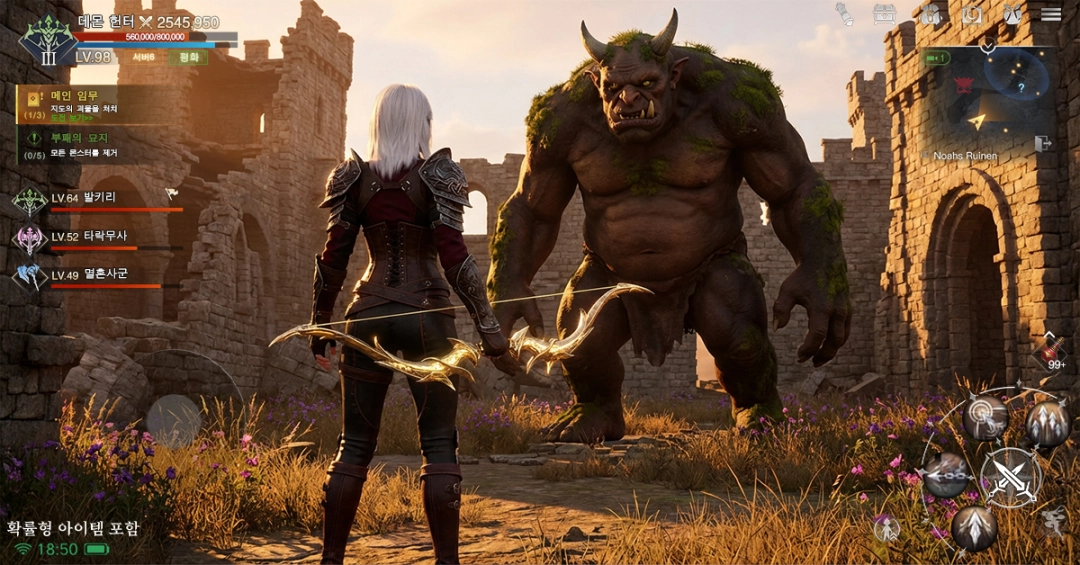Click the crescent moon icon in top bar
This screenshot has width=1080, height=565.
coord(971,14)
